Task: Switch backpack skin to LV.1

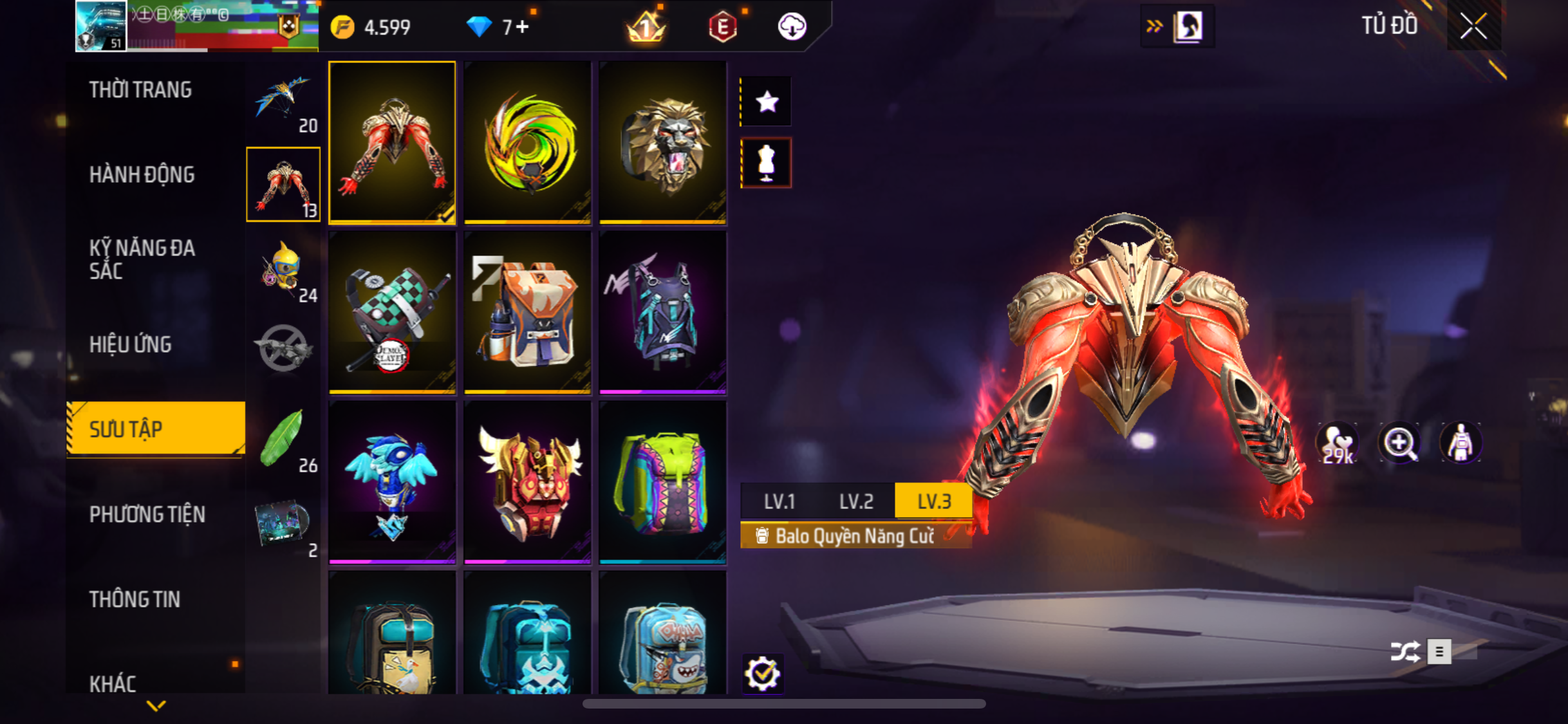Action: click(x=779, y=501)
